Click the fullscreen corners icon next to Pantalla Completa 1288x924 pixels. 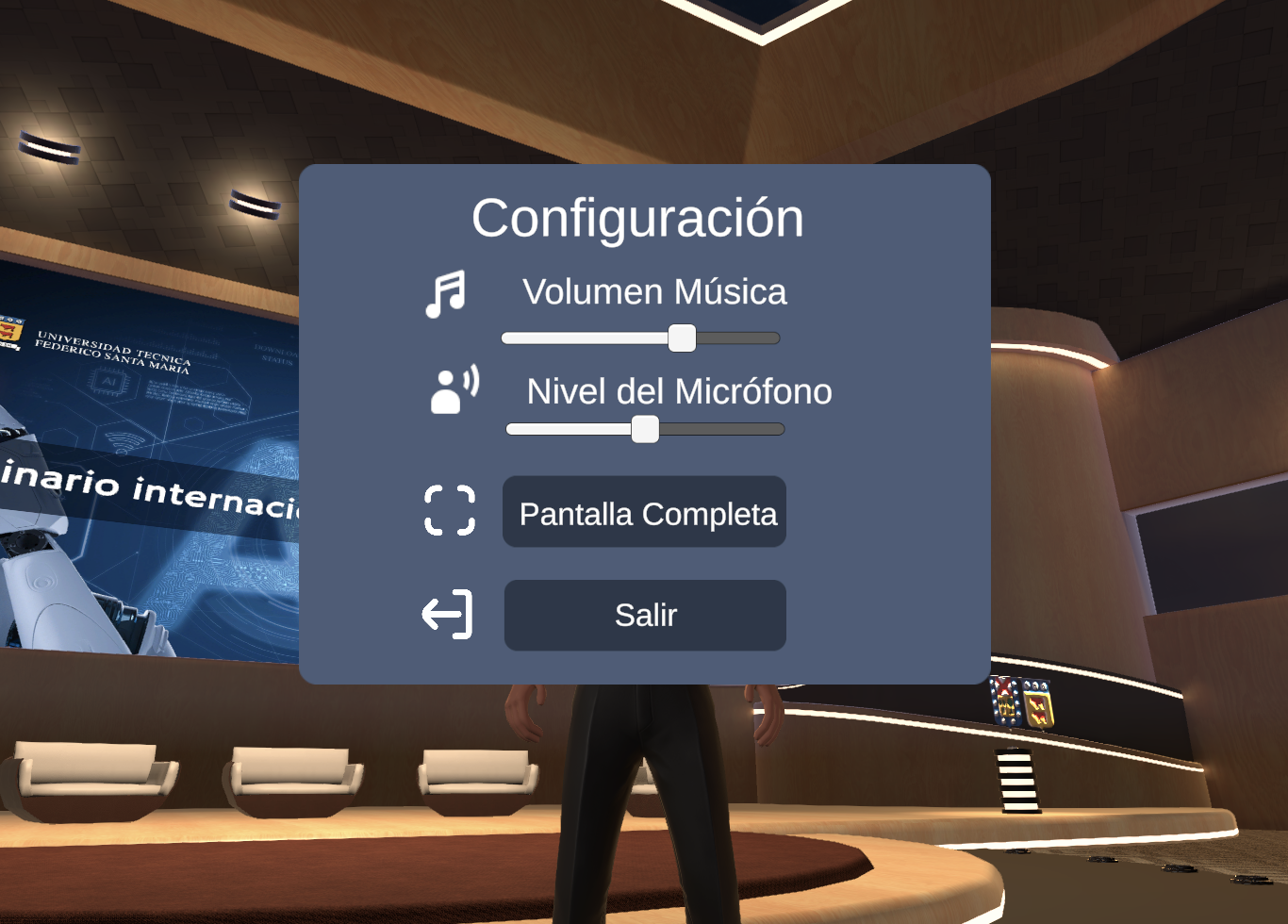pos(450,512)
